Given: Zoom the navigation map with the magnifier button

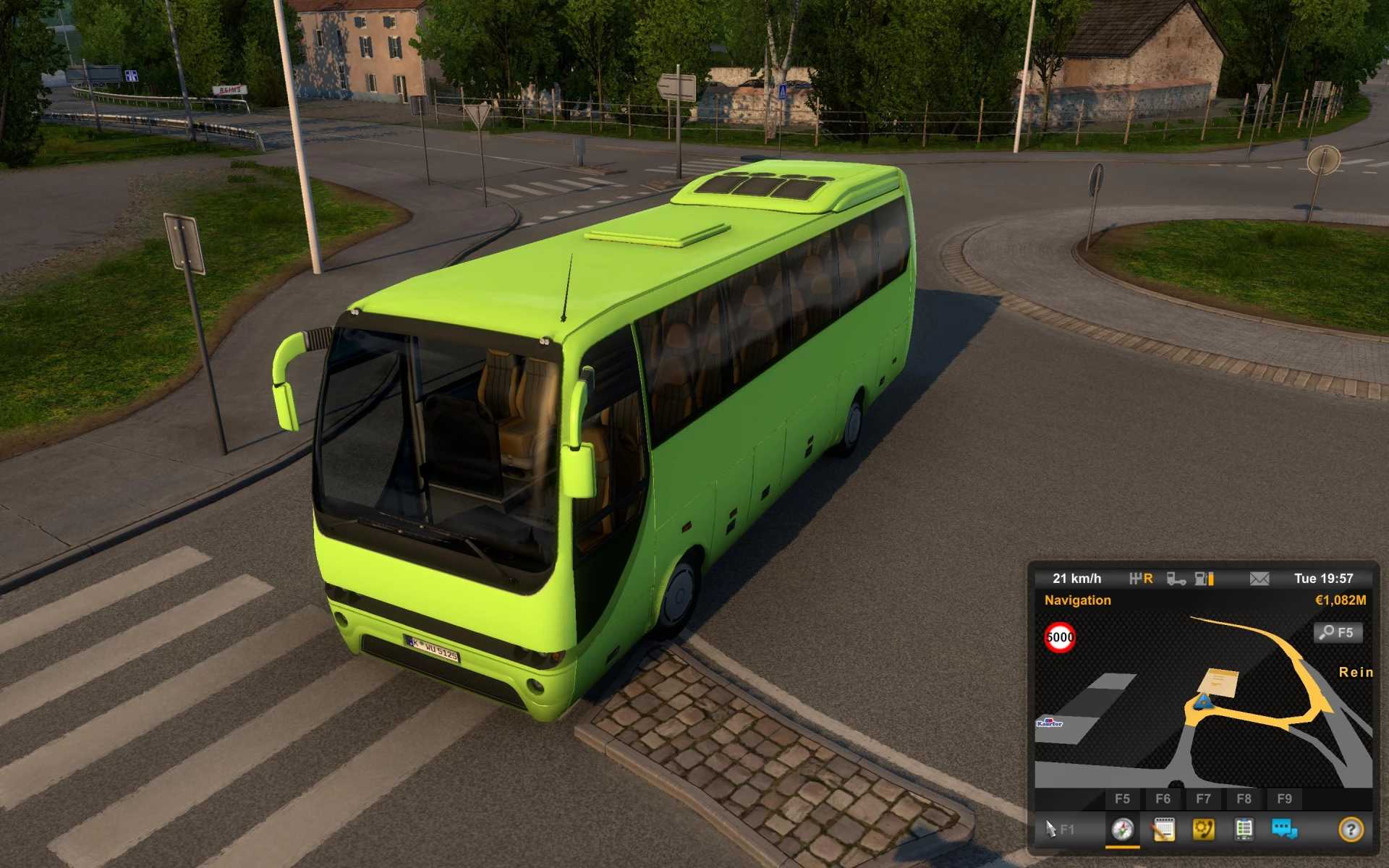Looking at the screenshot, I should click(x=1337, y=633).
